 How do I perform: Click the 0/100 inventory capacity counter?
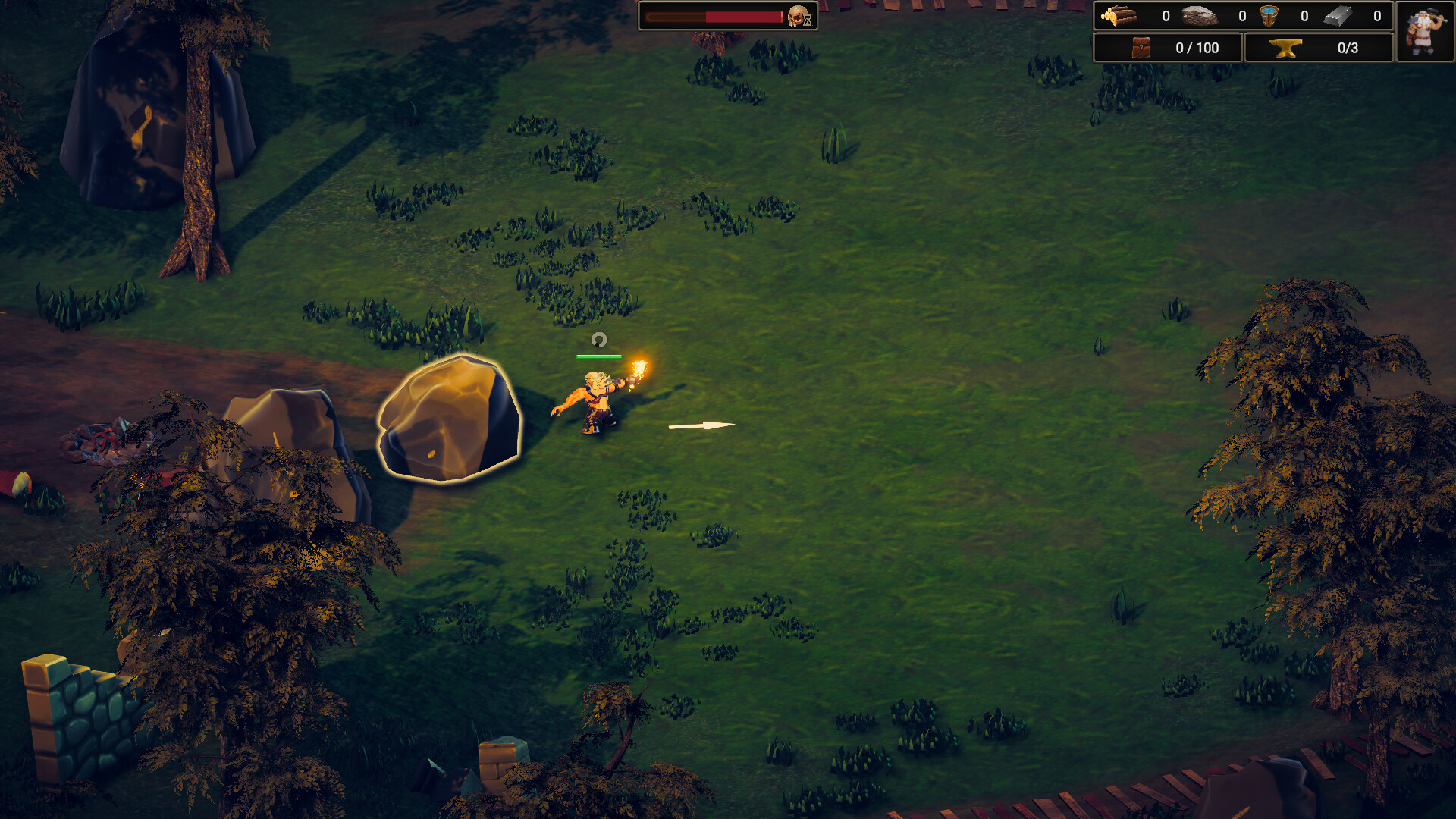pyautogui.click(x=1198, y=47)
